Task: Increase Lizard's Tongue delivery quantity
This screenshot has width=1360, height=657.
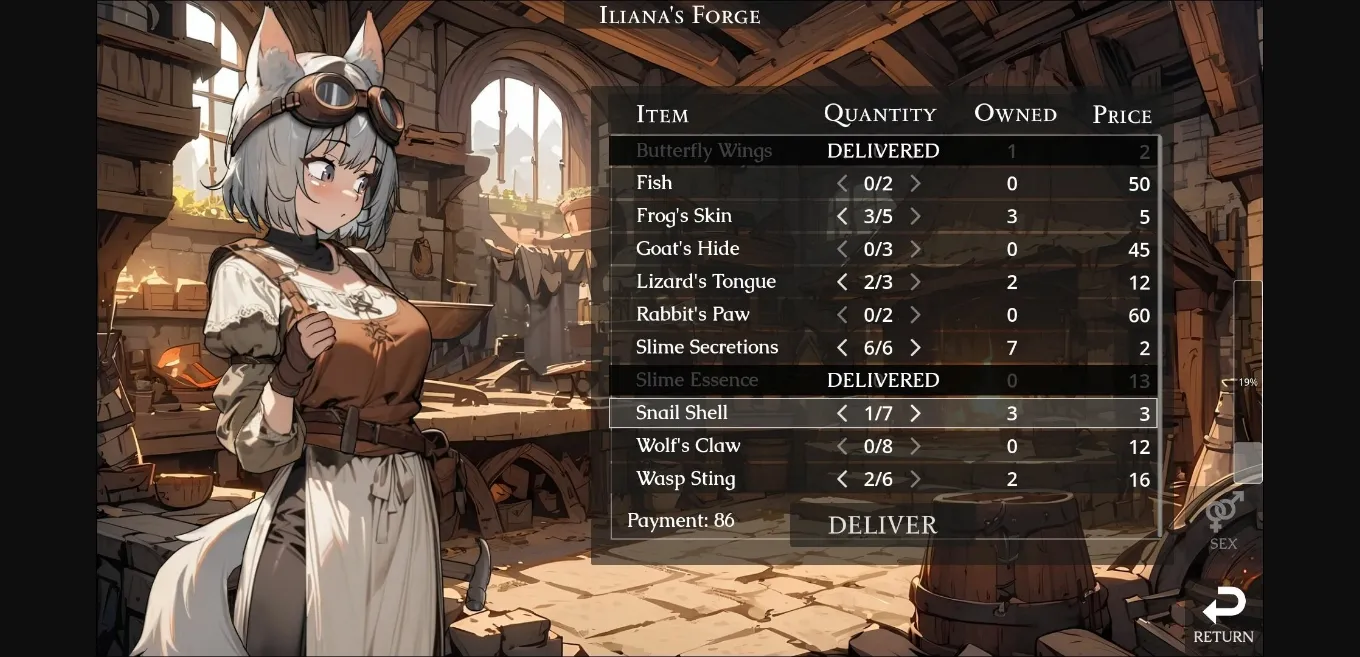Action: (x=915, y=283)
